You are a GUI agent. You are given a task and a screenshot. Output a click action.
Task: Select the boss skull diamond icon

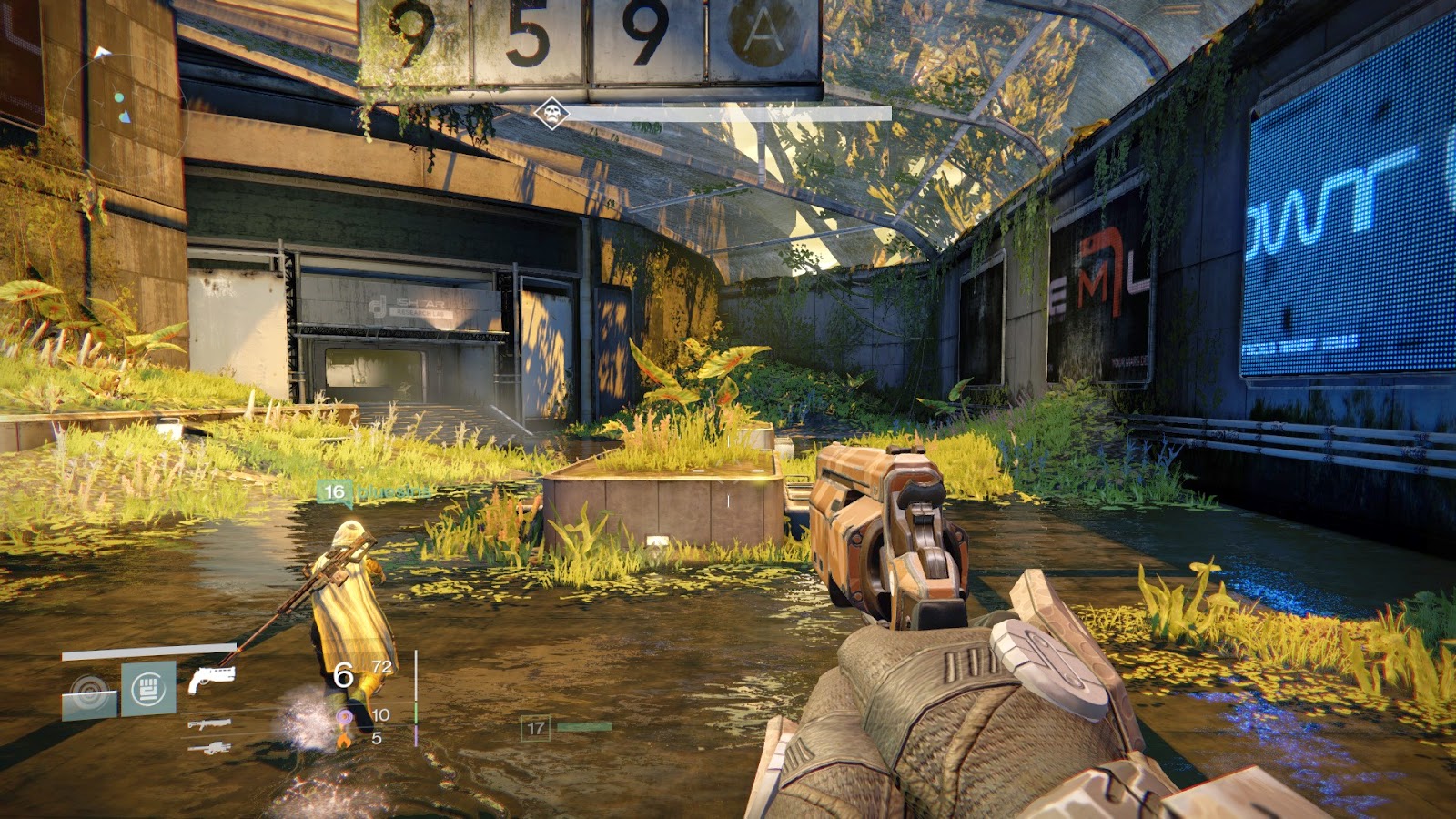pos(551,114)
